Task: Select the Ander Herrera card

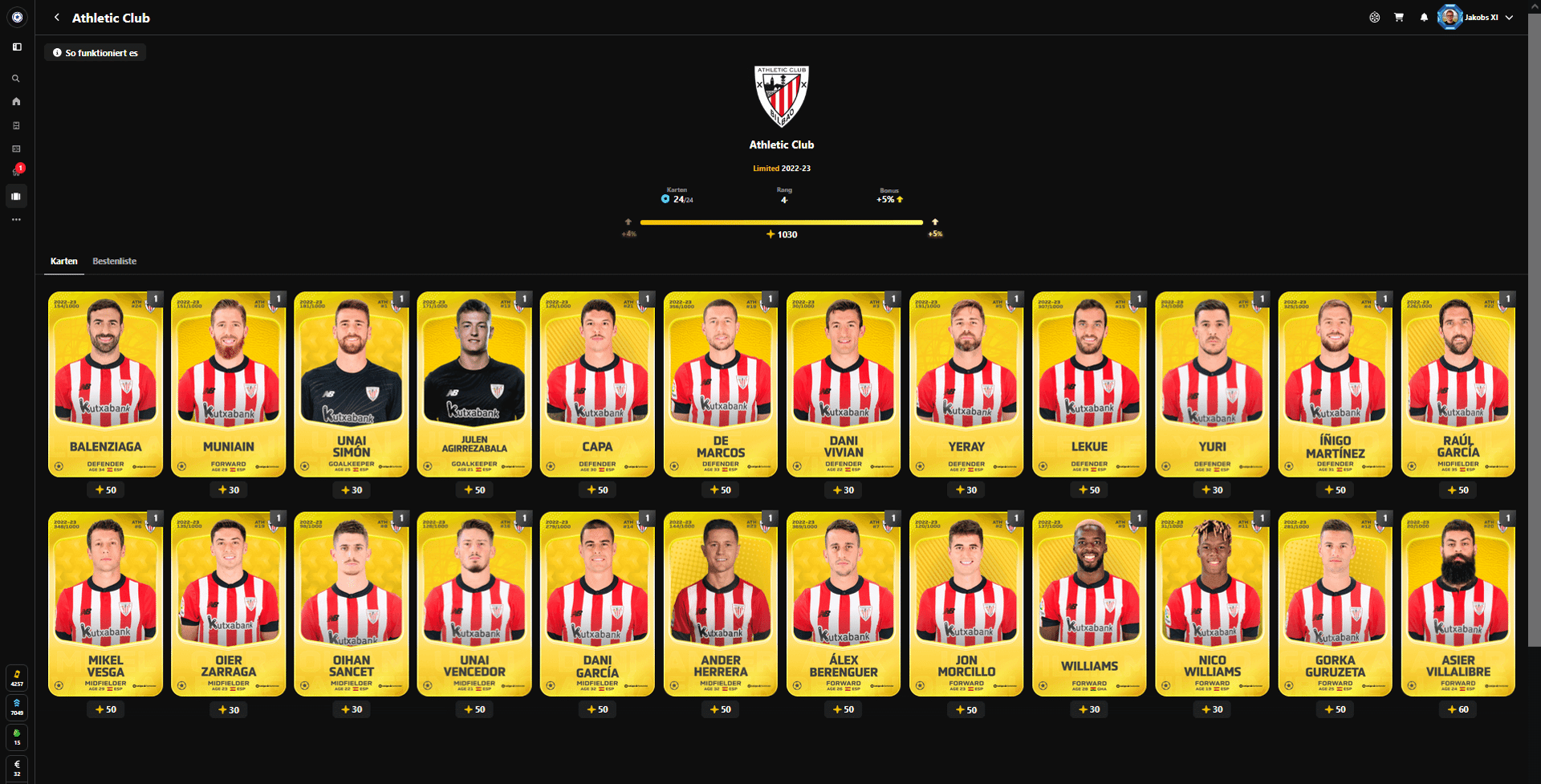Action: coord(720,603)
